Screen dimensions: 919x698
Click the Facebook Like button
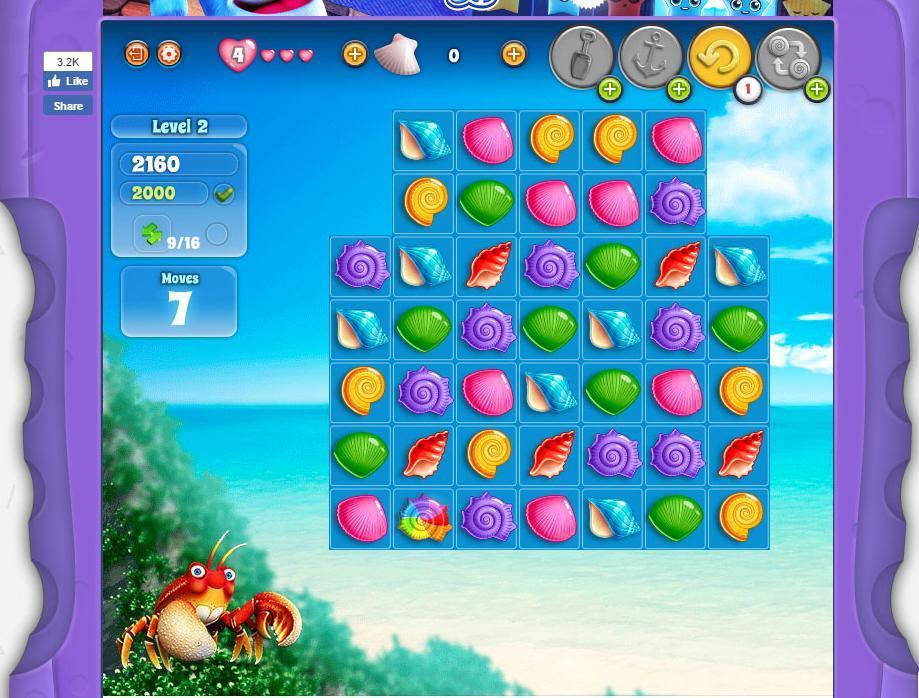(x=68, y=82)
